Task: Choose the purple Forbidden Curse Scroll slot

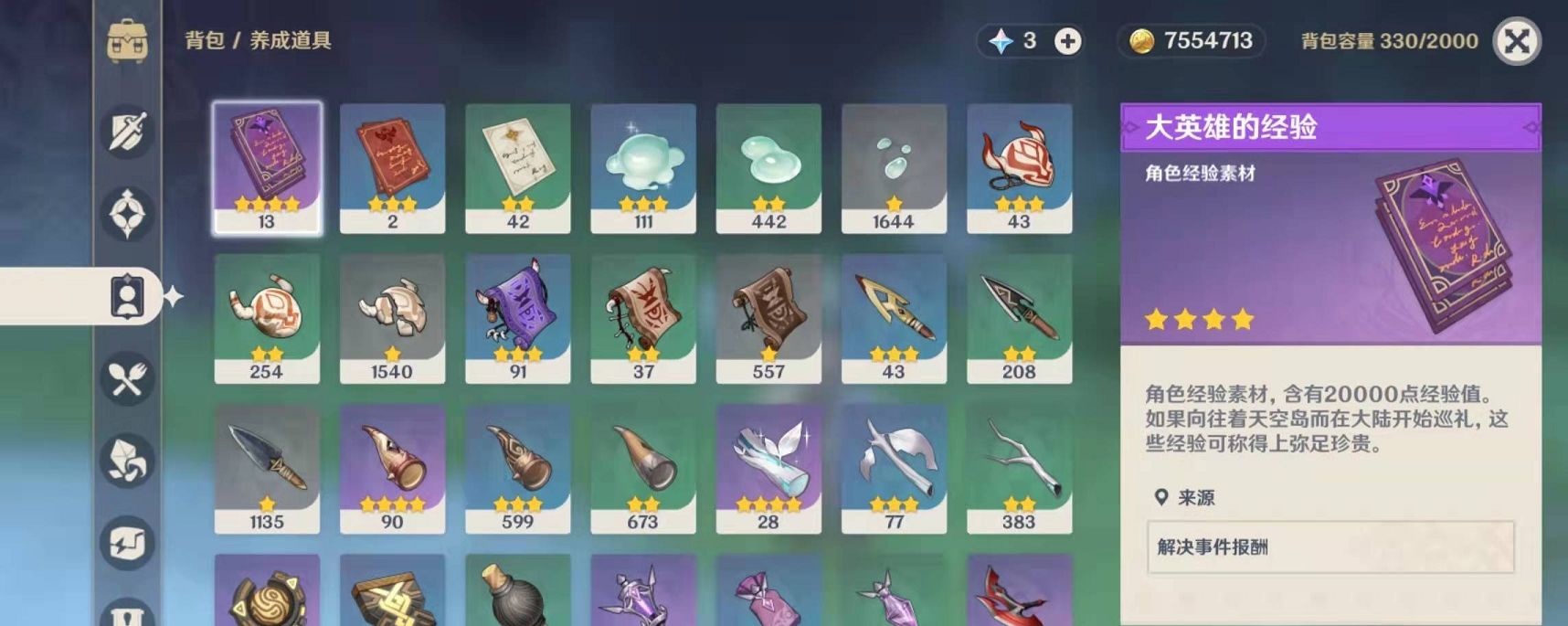Action: click(x=517, y=317)
